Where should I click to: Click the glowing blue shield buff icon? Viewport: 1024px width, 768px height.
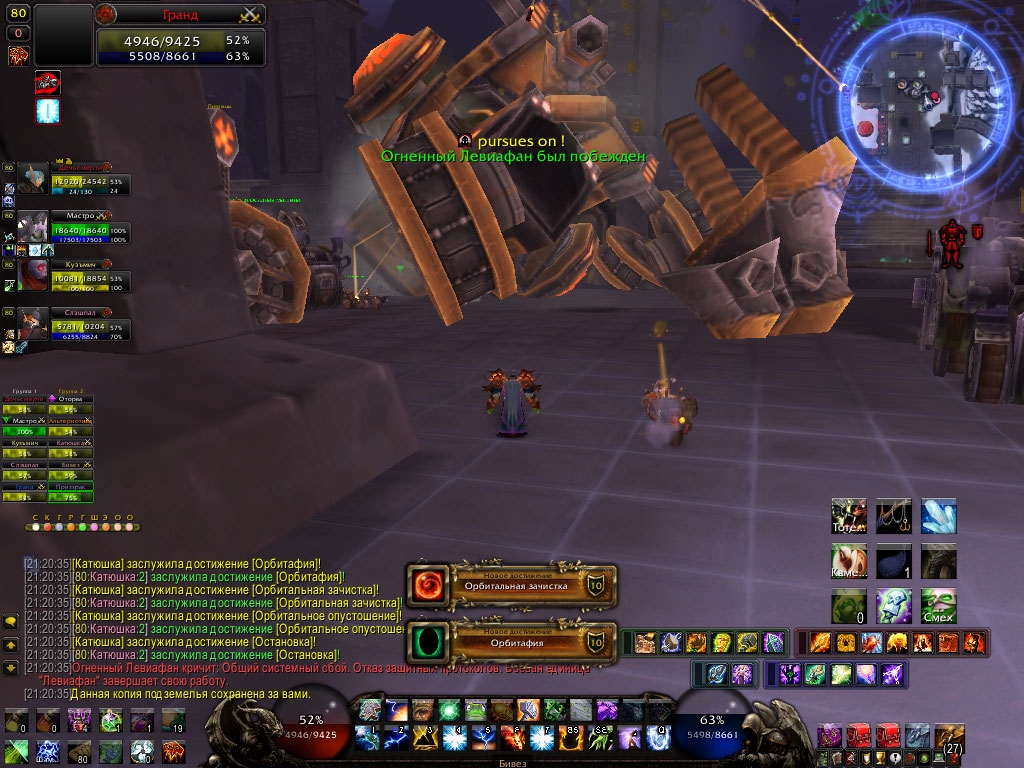[48, 110]
